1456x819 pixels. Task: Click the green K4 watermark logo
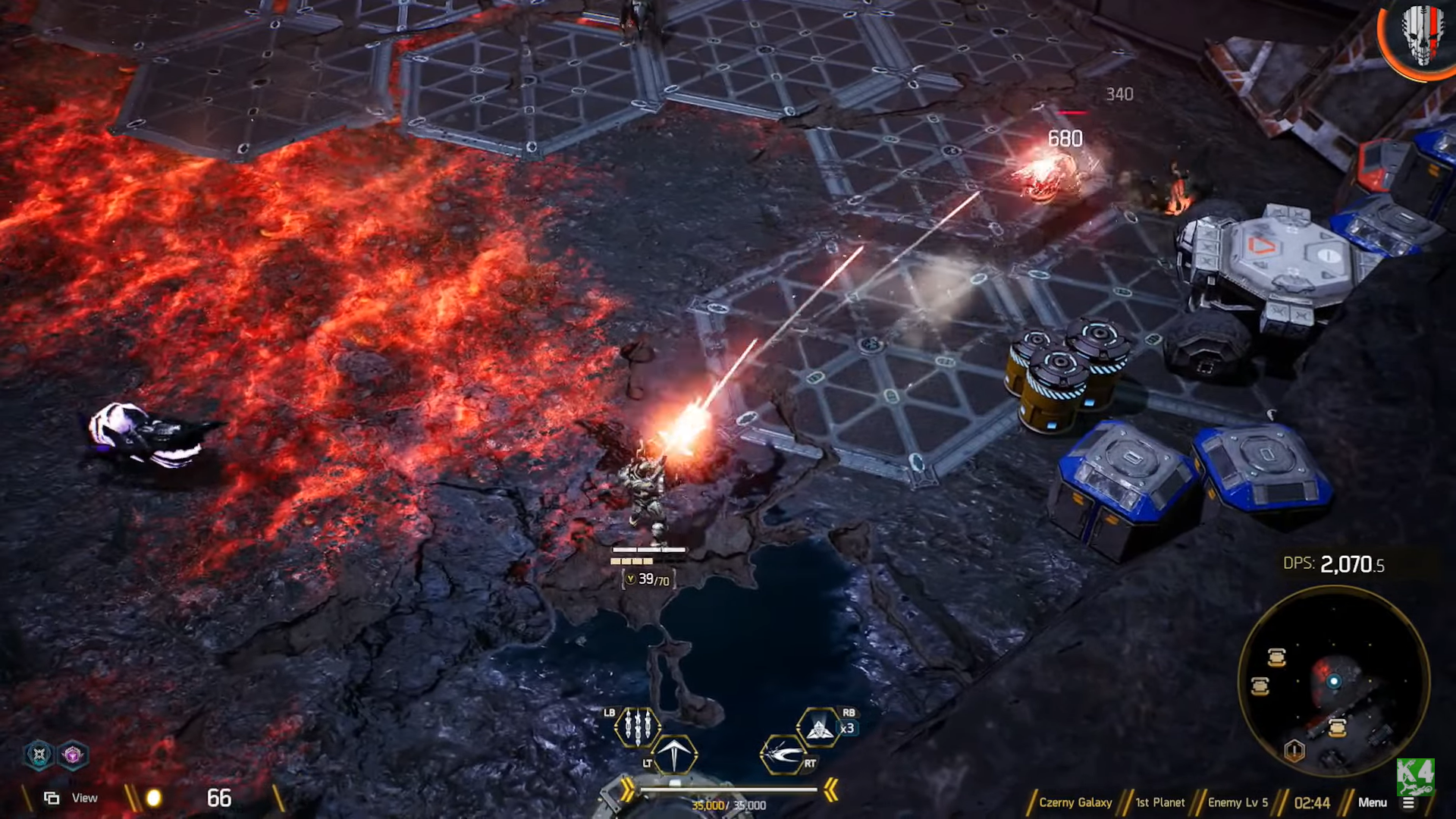point(1414,776)
